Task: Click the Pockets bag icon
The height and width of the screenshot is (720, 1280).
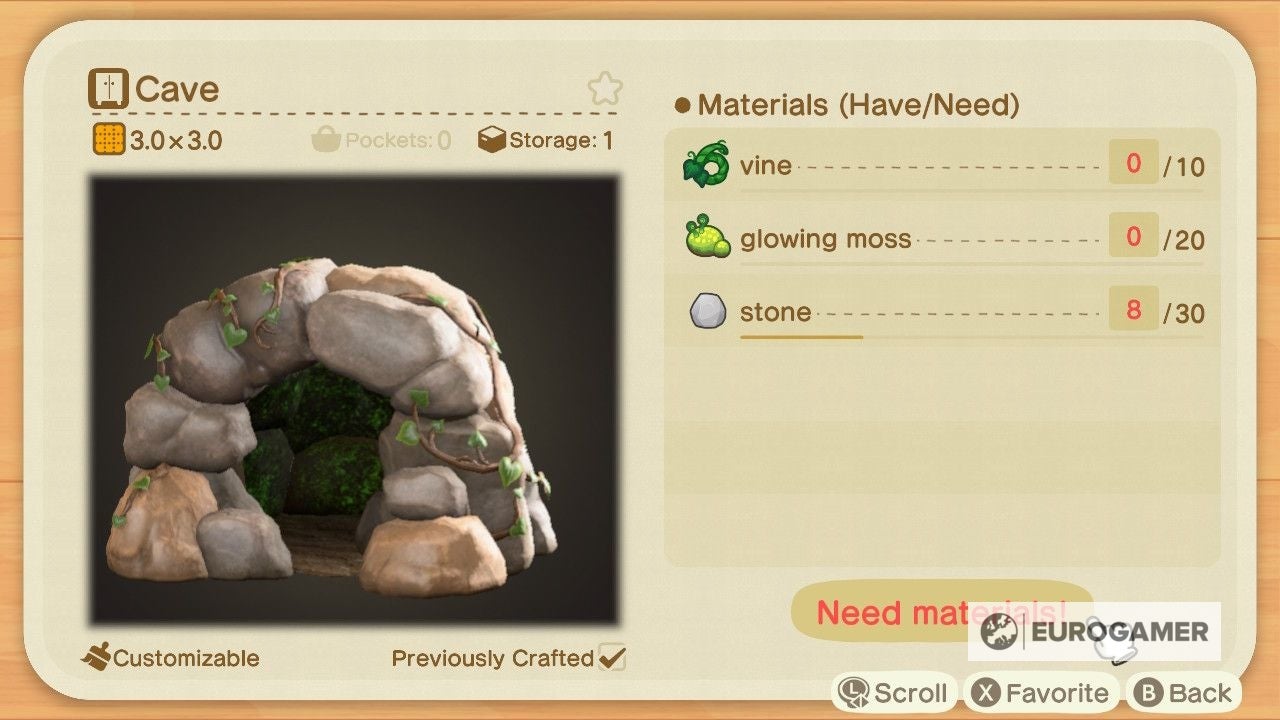Action: tap(327, 139)
